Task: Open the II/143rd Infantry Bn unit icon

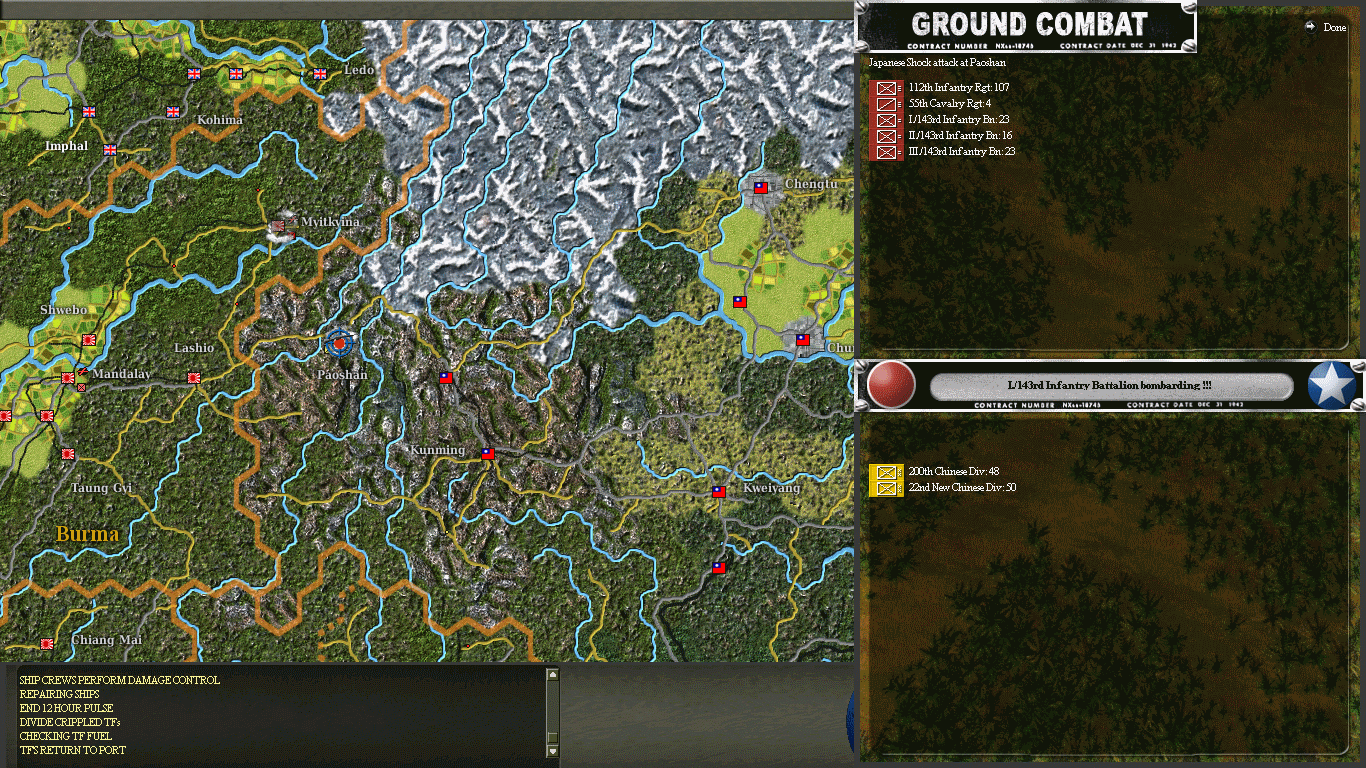Action: pyautogui.click(x=885, y=136)
